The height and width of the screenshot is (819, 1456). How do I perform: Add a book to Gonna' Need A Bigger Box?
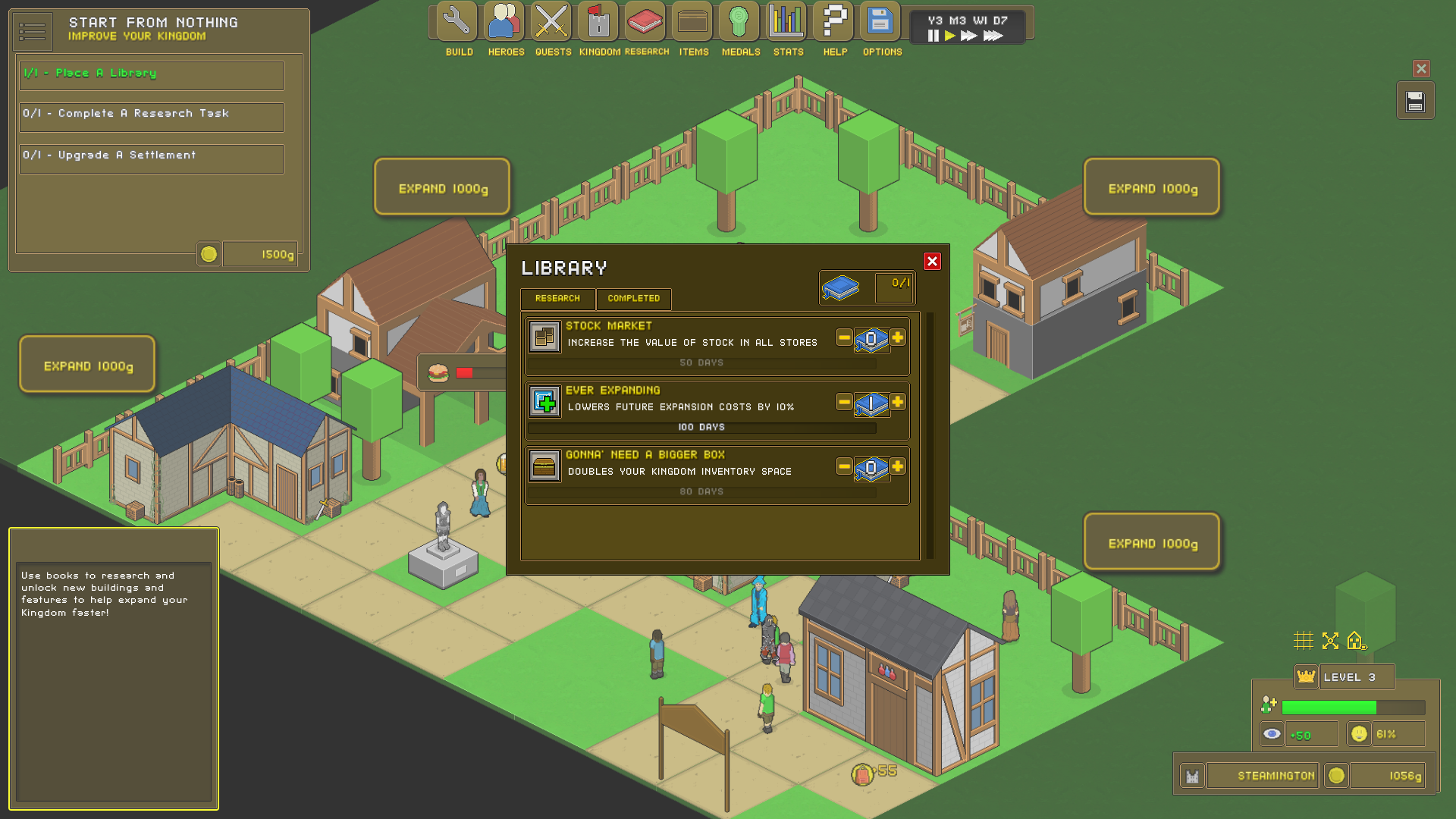coord(898,466)
